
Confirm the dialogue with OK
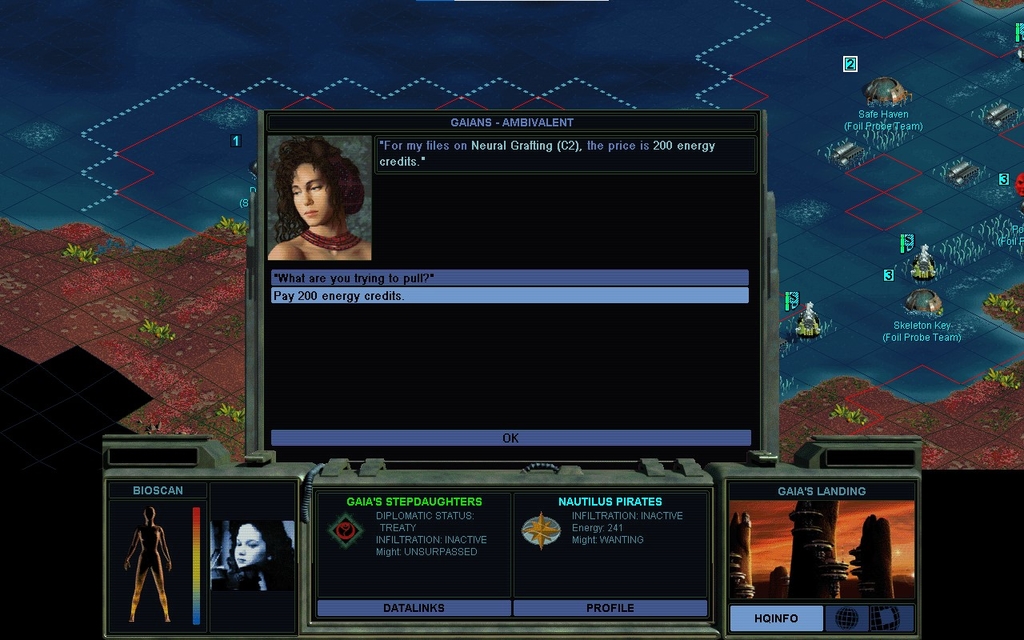click(x=510, y=438)
